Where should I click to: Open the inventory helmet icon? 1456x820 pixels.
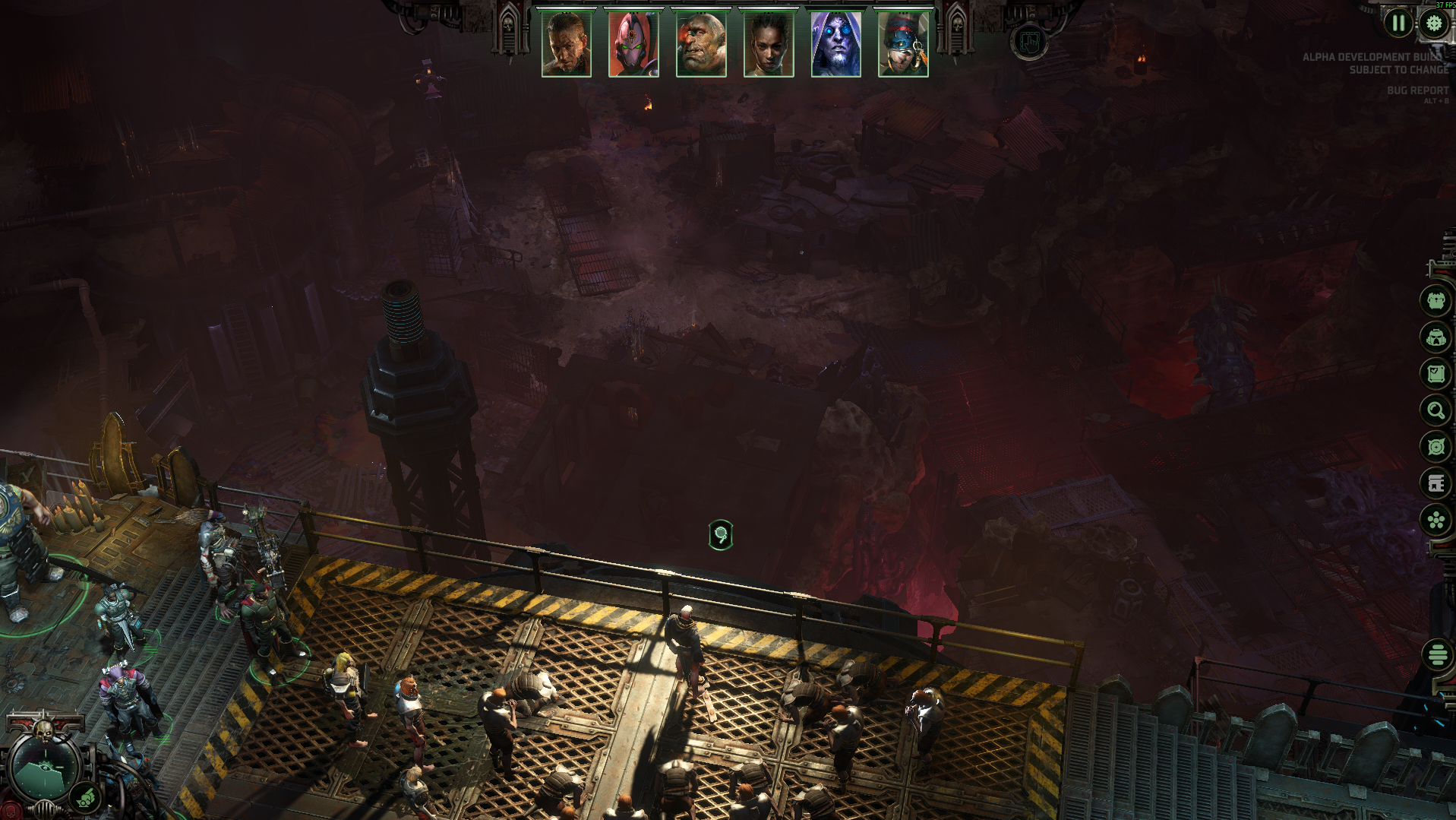point(1435,337)
